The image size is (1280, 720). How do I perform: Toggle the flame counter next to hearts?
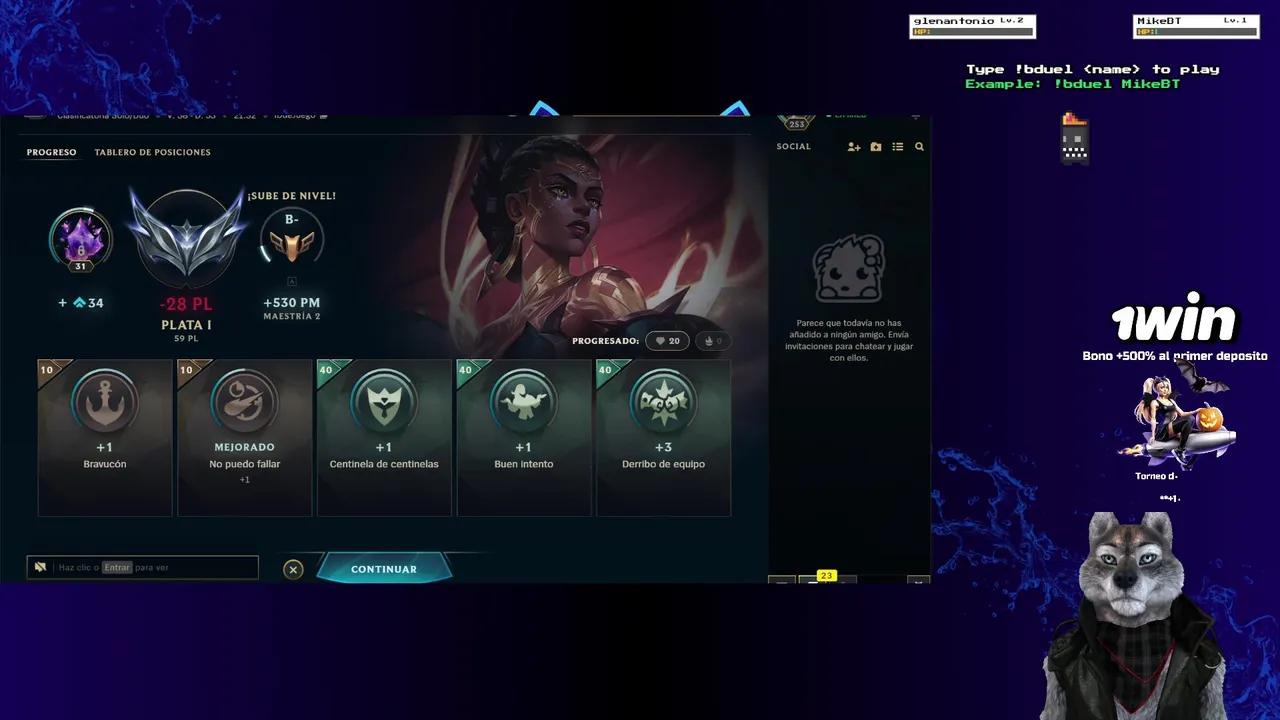click(x=712, y=340)
